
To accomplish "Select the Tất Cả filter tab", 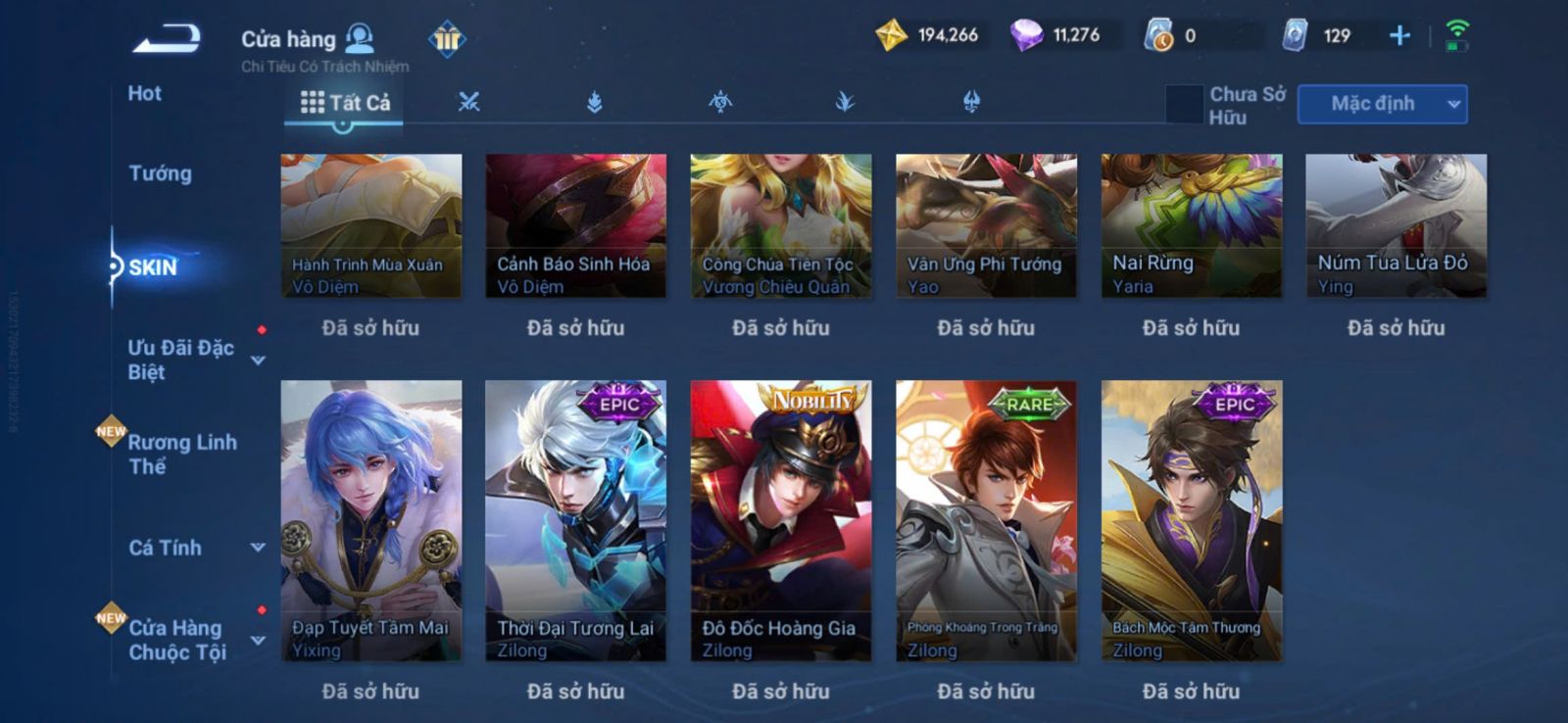I will click(x=345, y=103).
